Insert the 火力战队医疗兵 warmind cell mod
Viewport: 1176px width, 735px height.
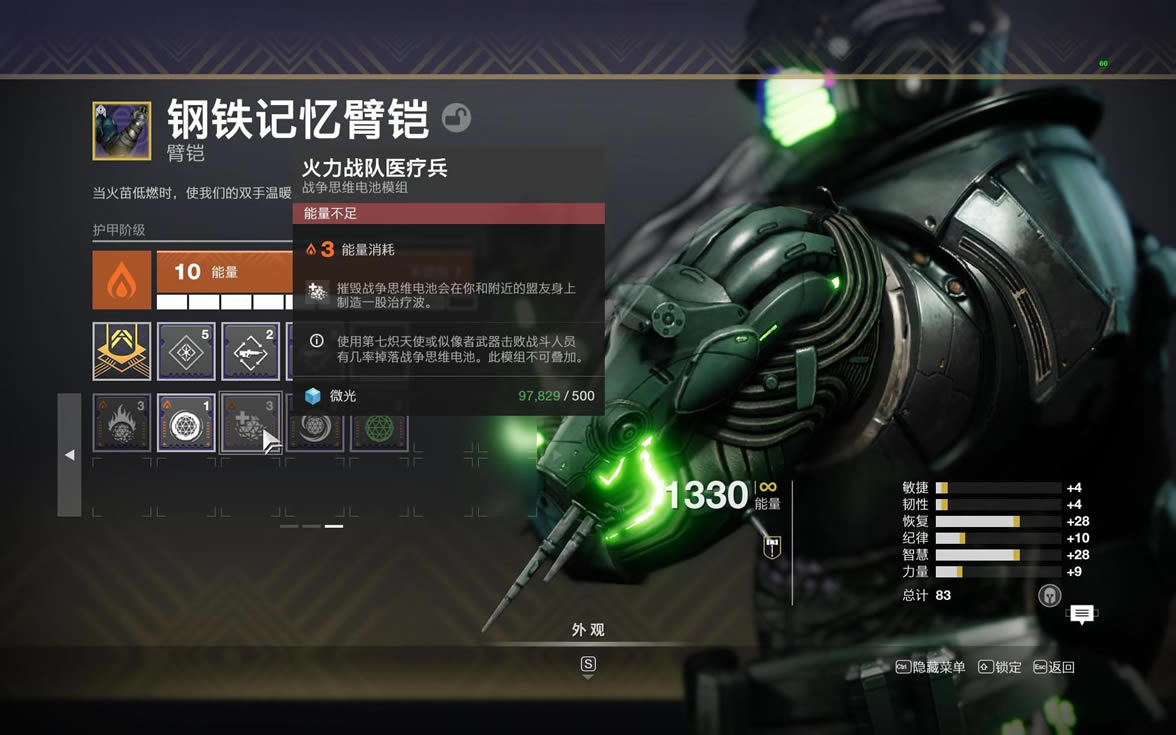pos(250,423)
